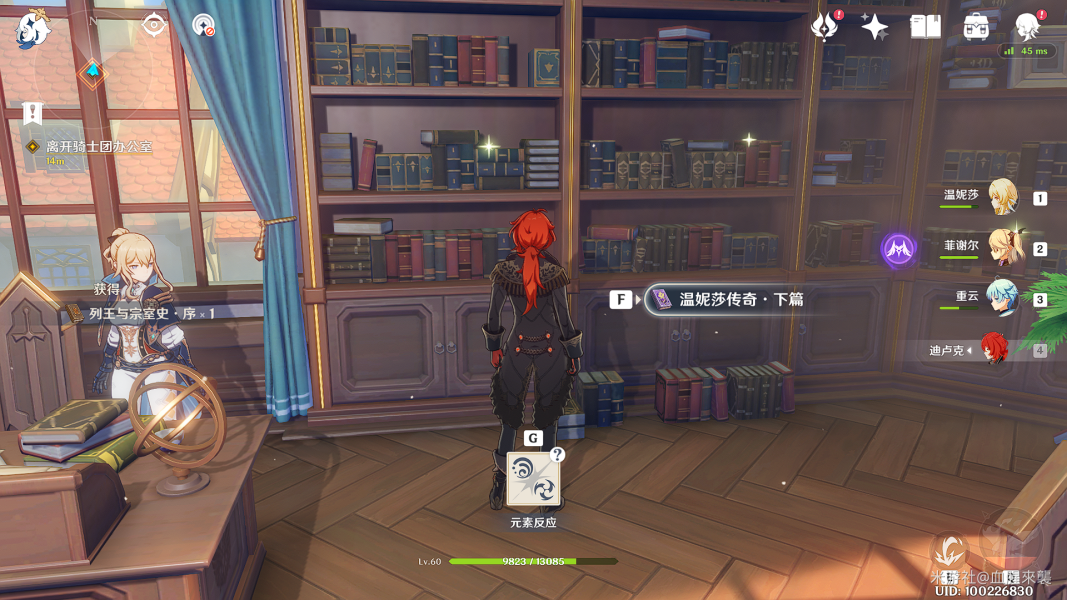This screenshot has width=1067, height=600.
Task: Switch to party member 菲谢尔
Action: [1002, 247]
